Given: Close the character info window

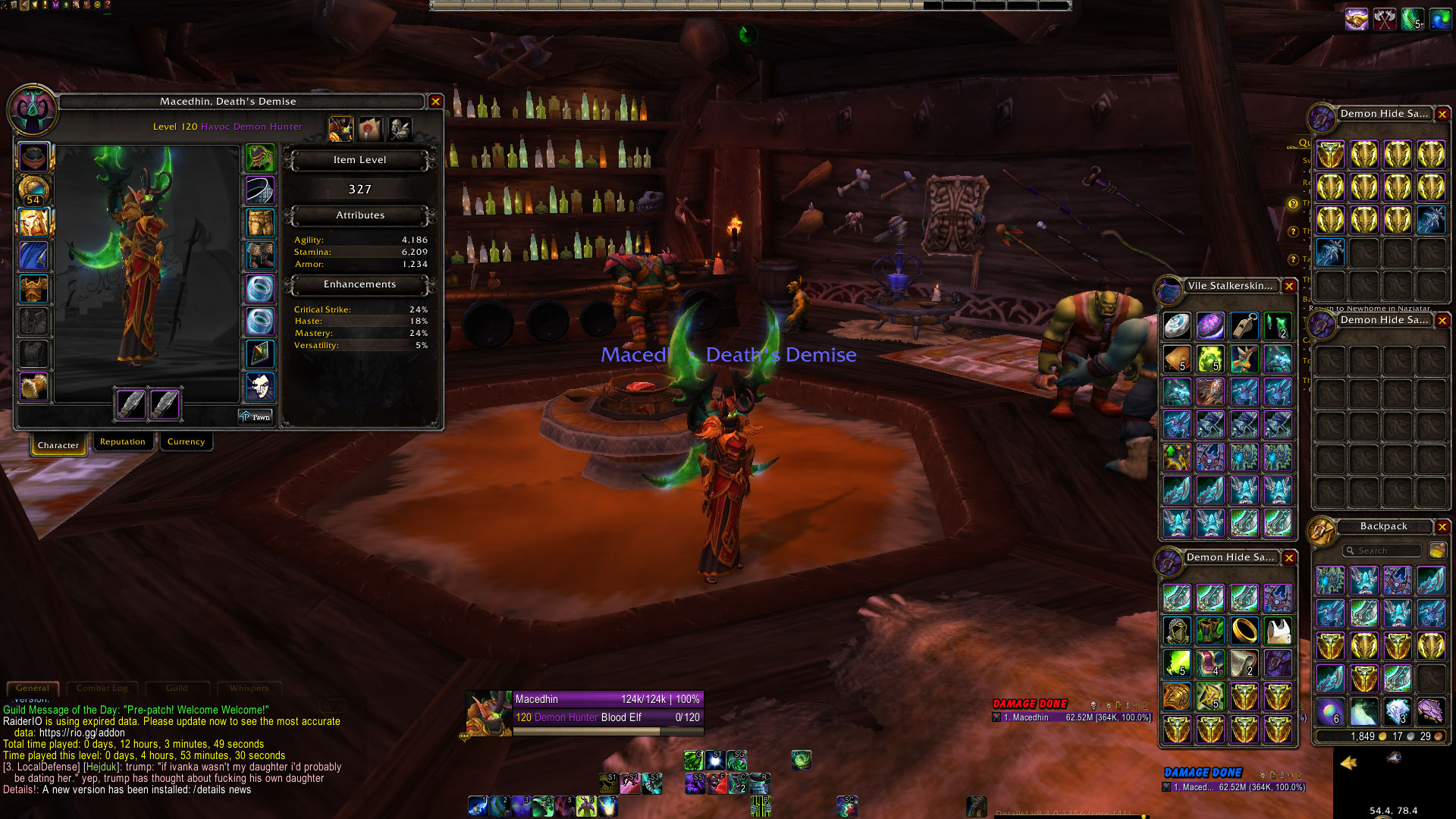Looking at the screenshot, I should 435,101.
